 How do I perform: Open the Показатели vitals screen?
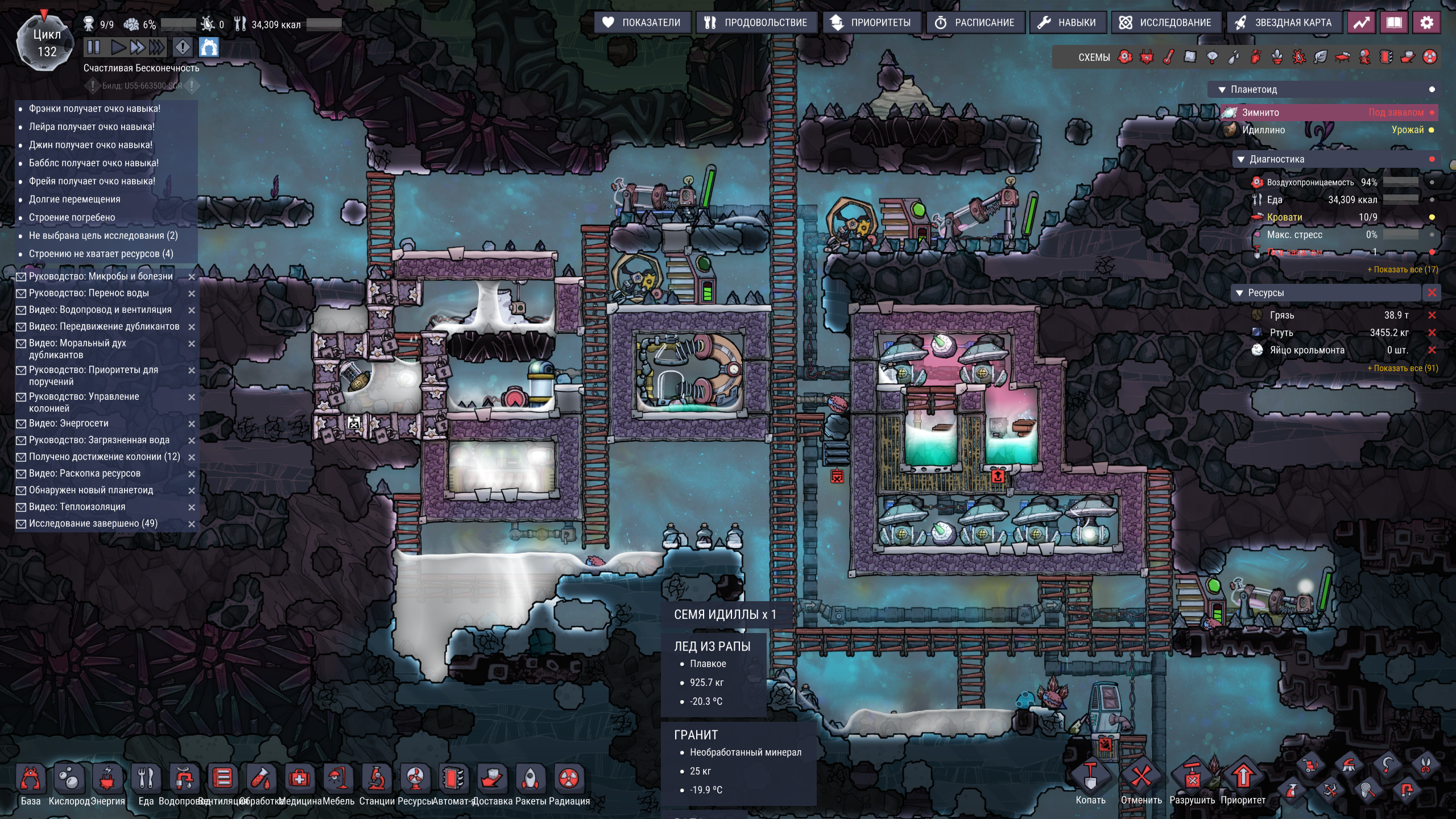pos(643,23)
